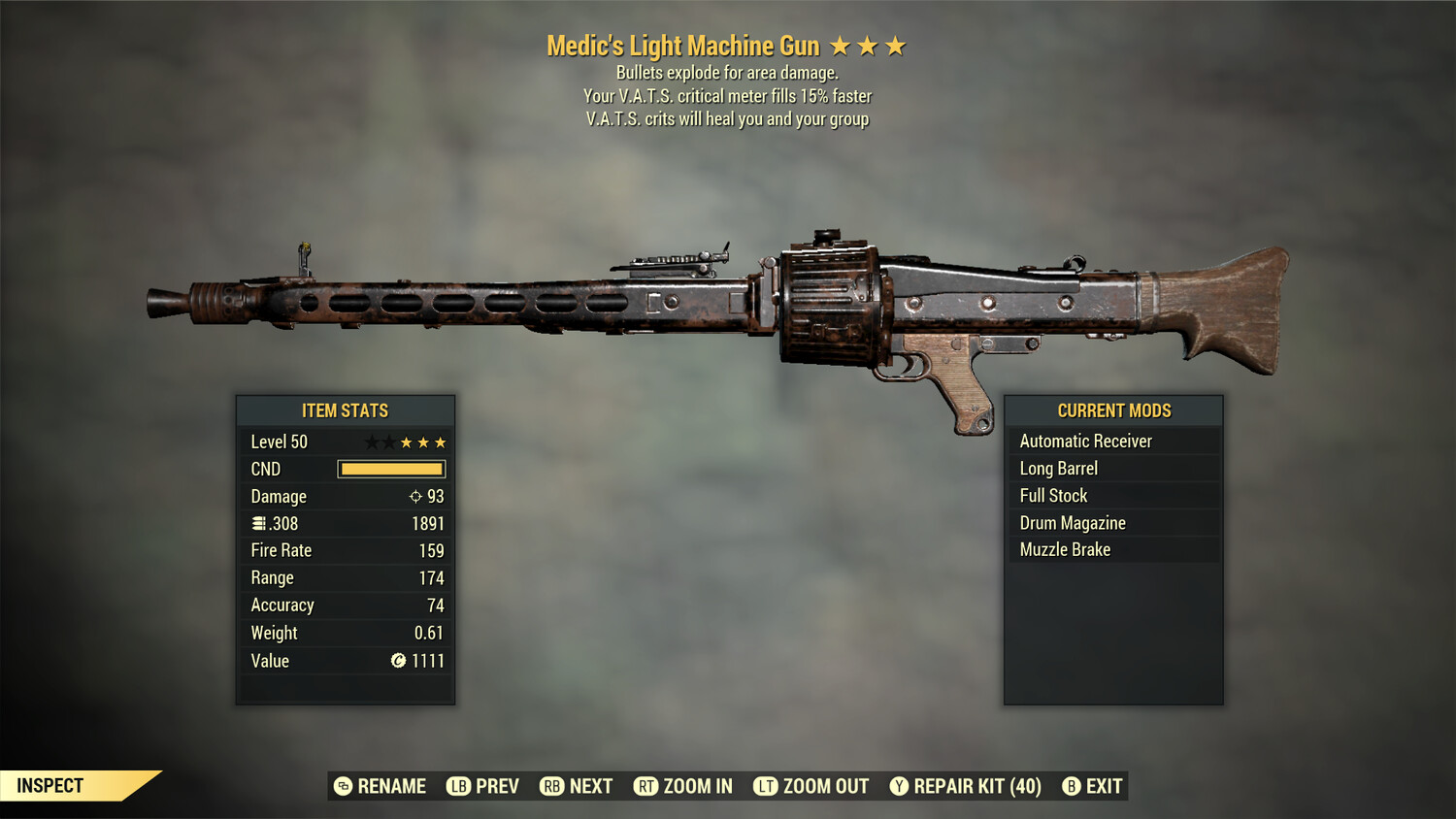Click the RB button icon beside Next
This screenshot has height=819, width=1456.
pos(553,786)
